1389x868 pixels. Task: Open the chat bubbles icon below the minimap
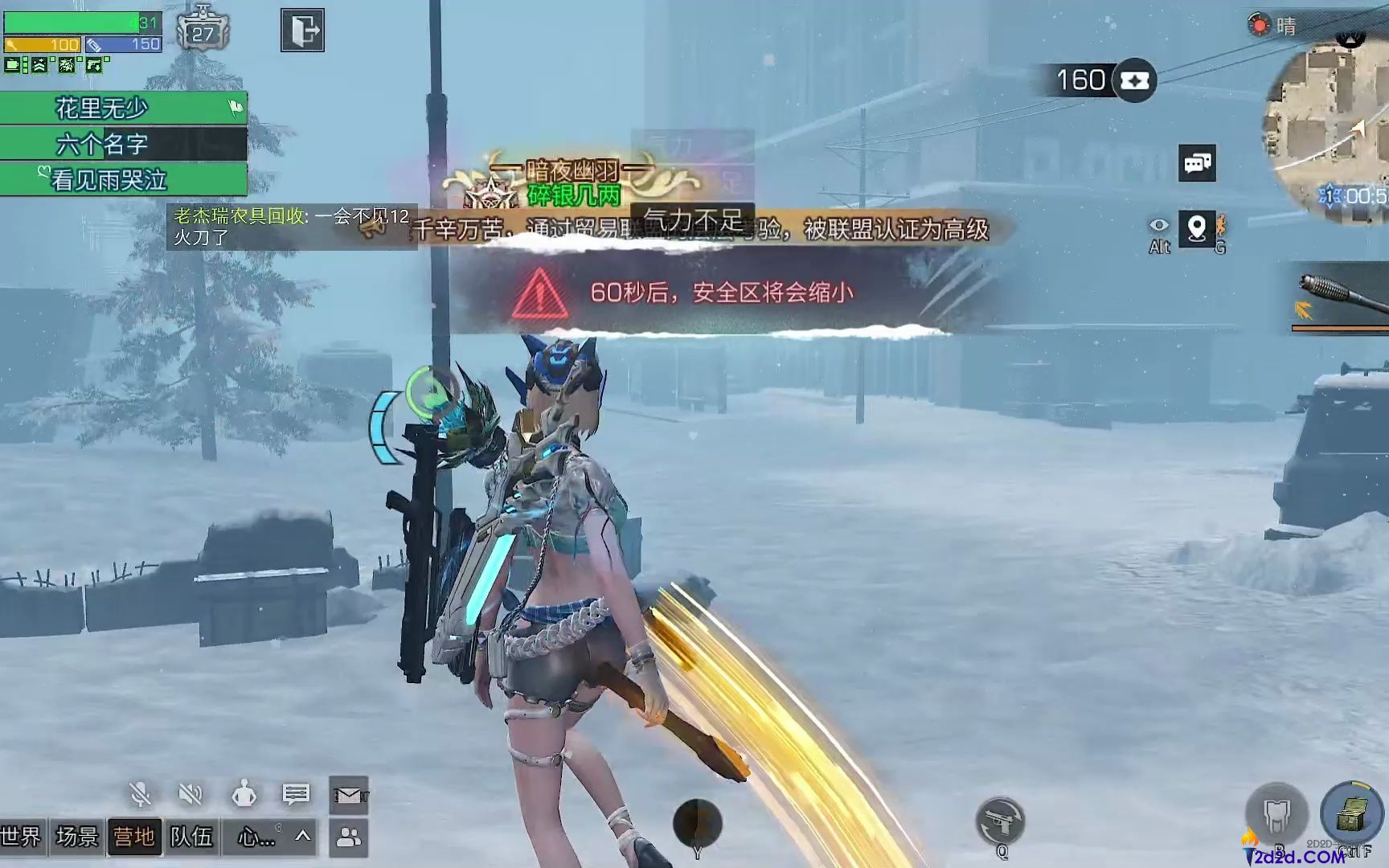[1199, 164]
